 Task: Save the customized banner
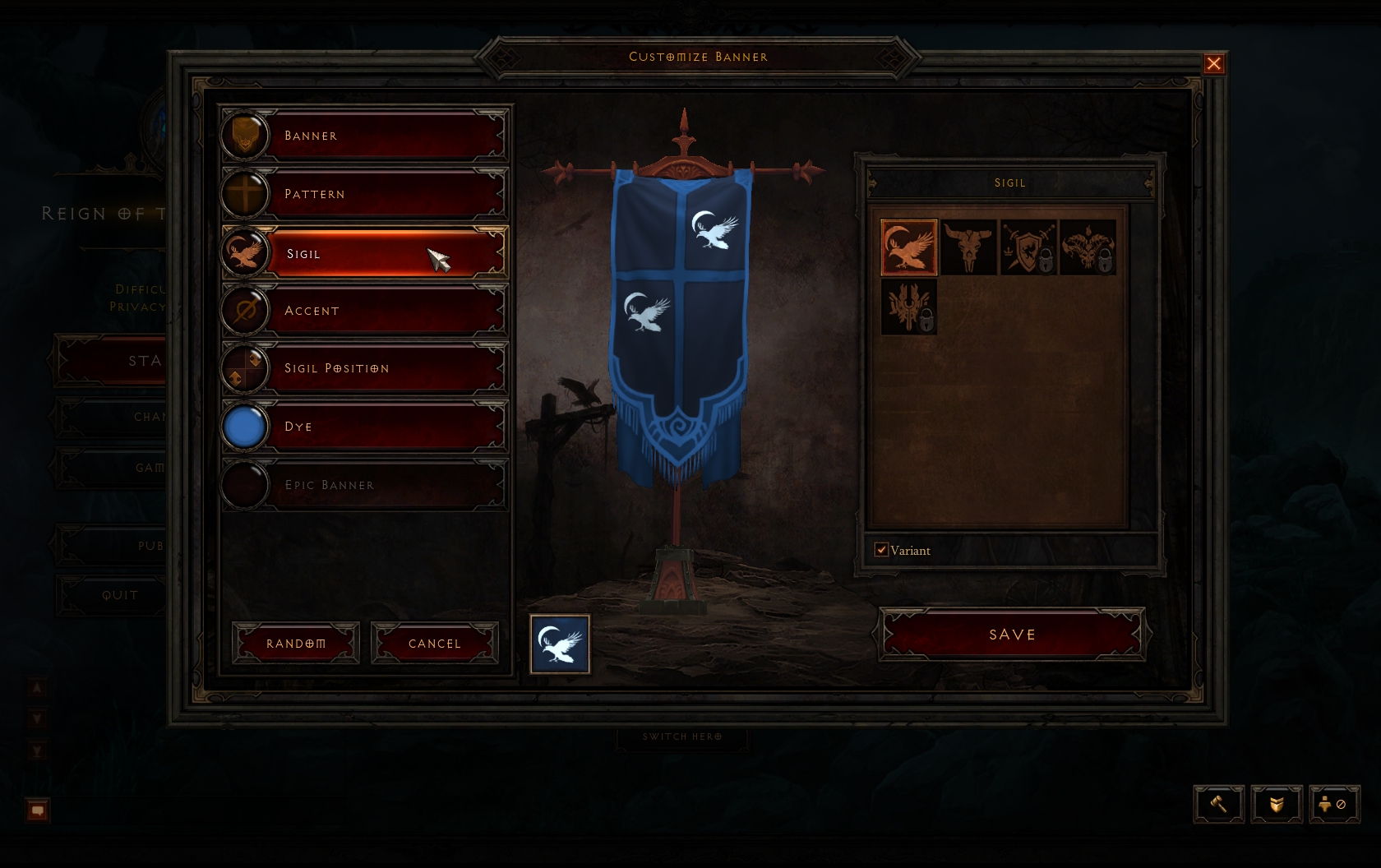1012,635
